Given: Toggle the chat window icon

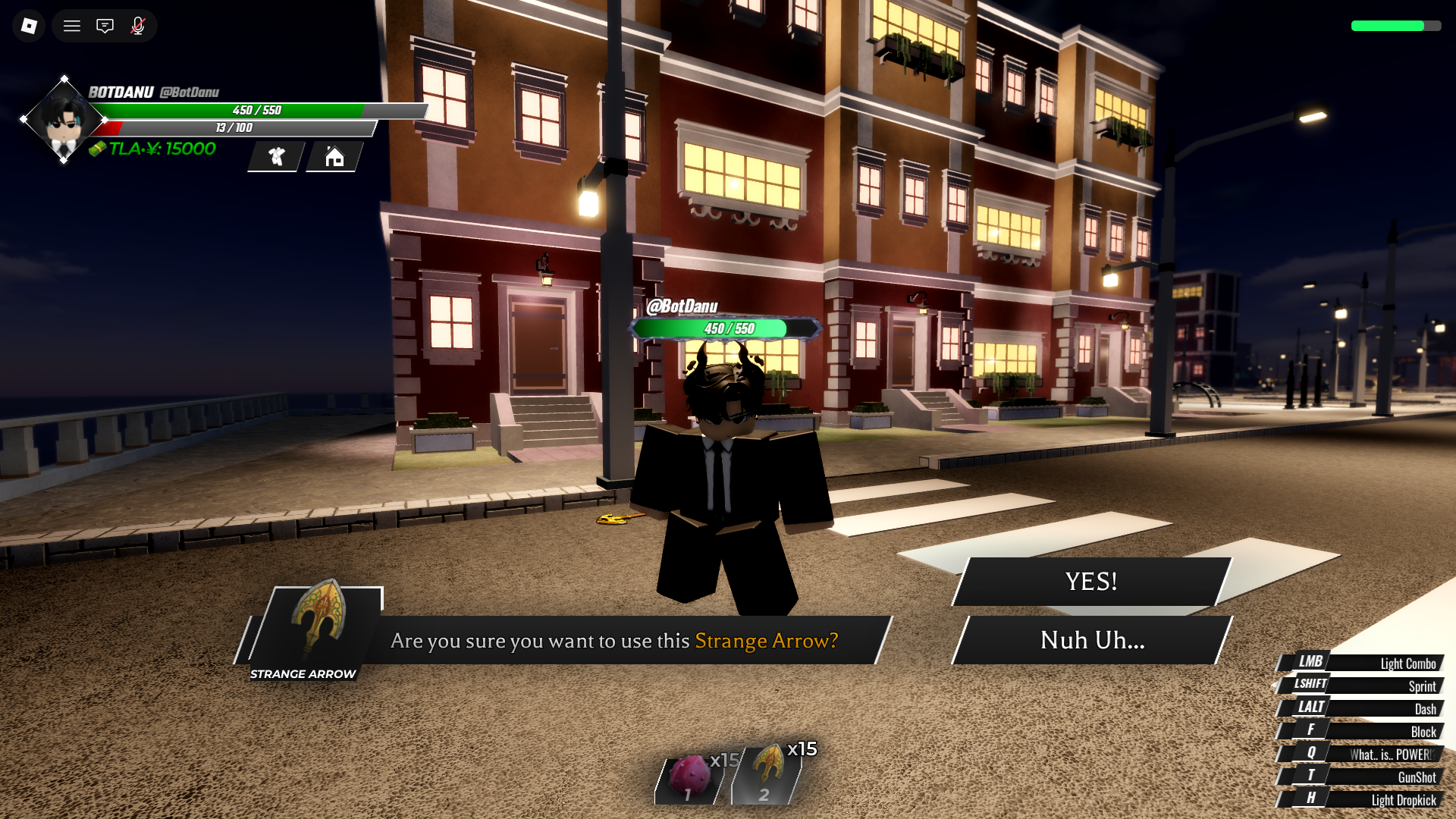Looking at the screenshot, I should pos(105,26).
